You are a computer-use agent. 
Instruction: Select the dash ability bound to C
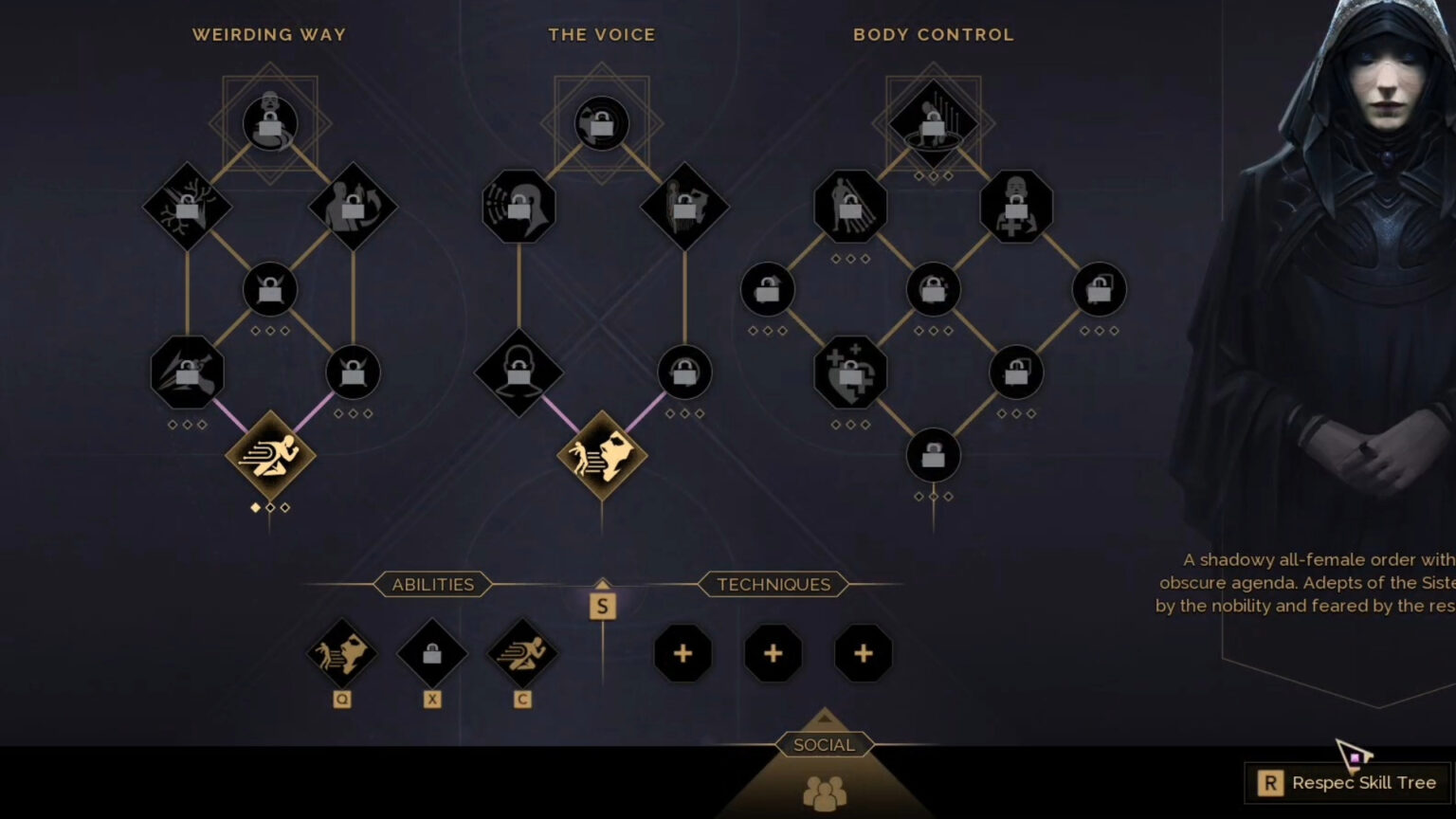coord(521,653)
